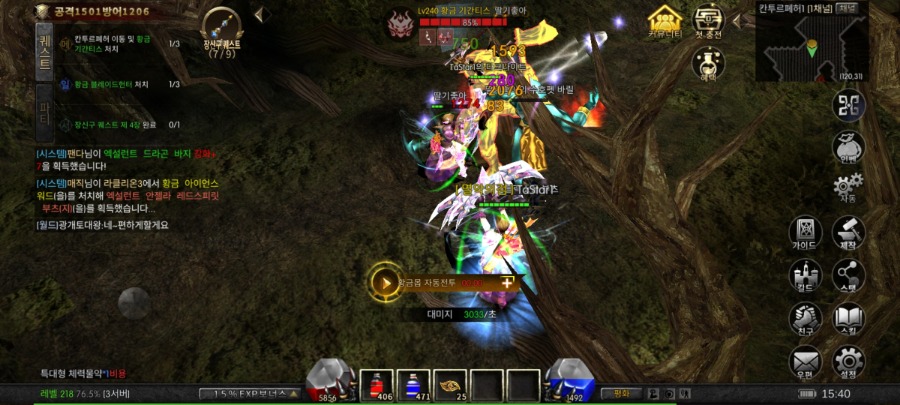Viewport: 900px width, 405px height.
Task: Switch to the party (파티) tab
Action: [x=44, y=107]
